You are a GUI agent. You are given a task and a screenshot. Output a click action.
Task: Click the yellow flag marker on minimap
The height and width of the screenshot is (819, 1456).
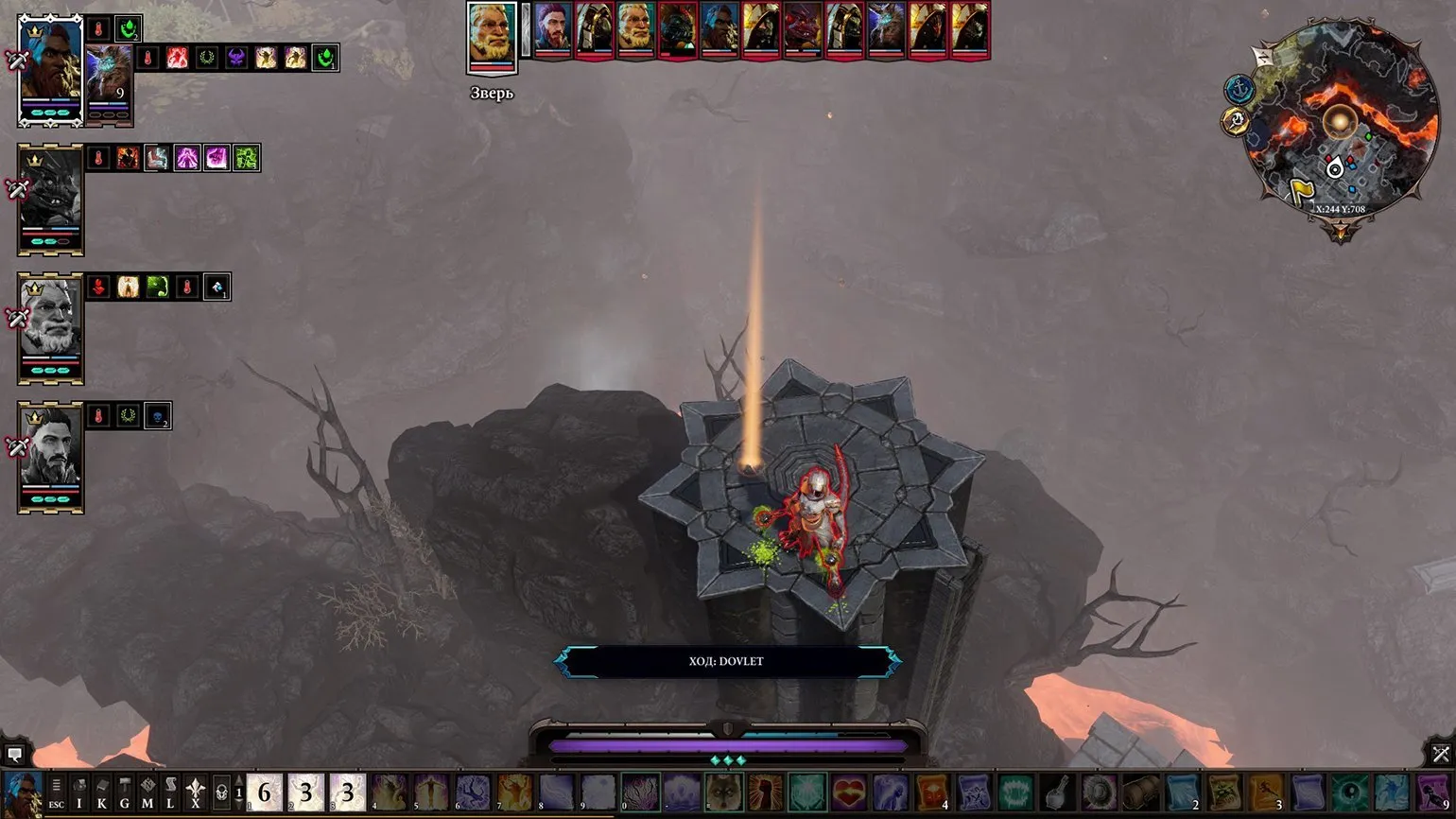[1301, 192]
